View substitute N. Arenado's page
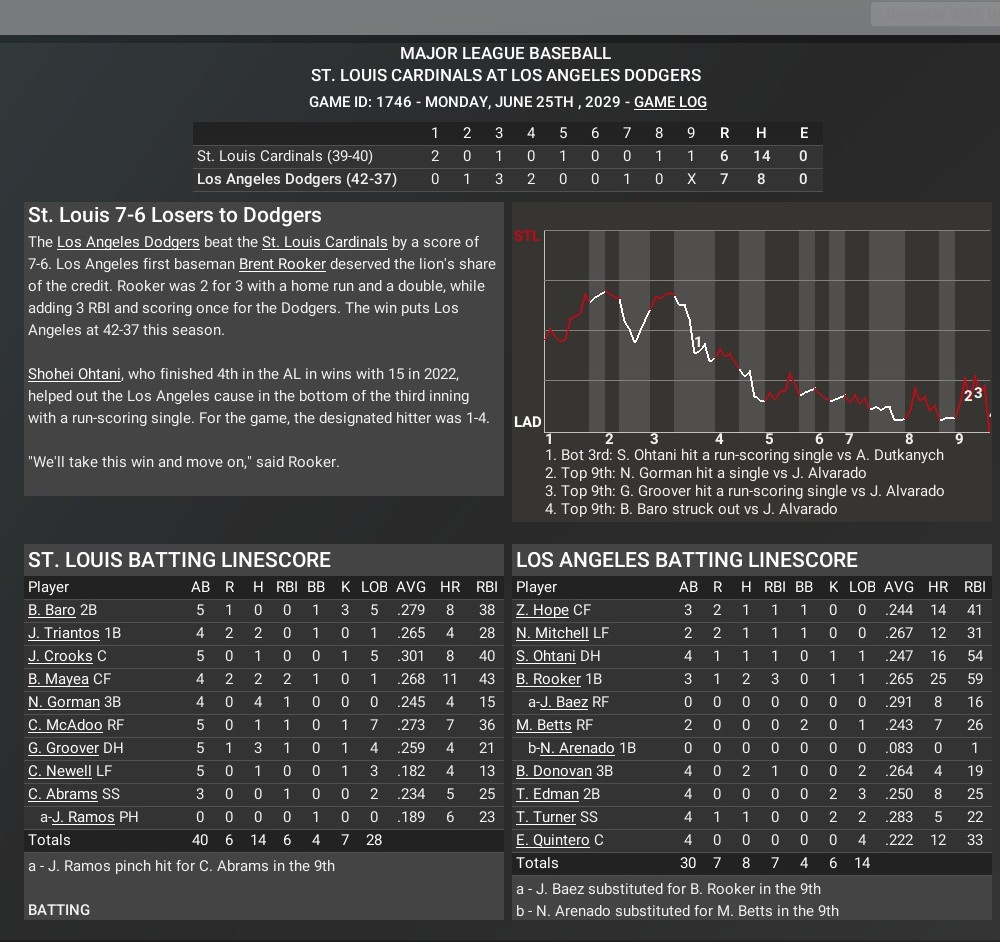This screenshot has width=1000, height=942. (x=577, y=748)
